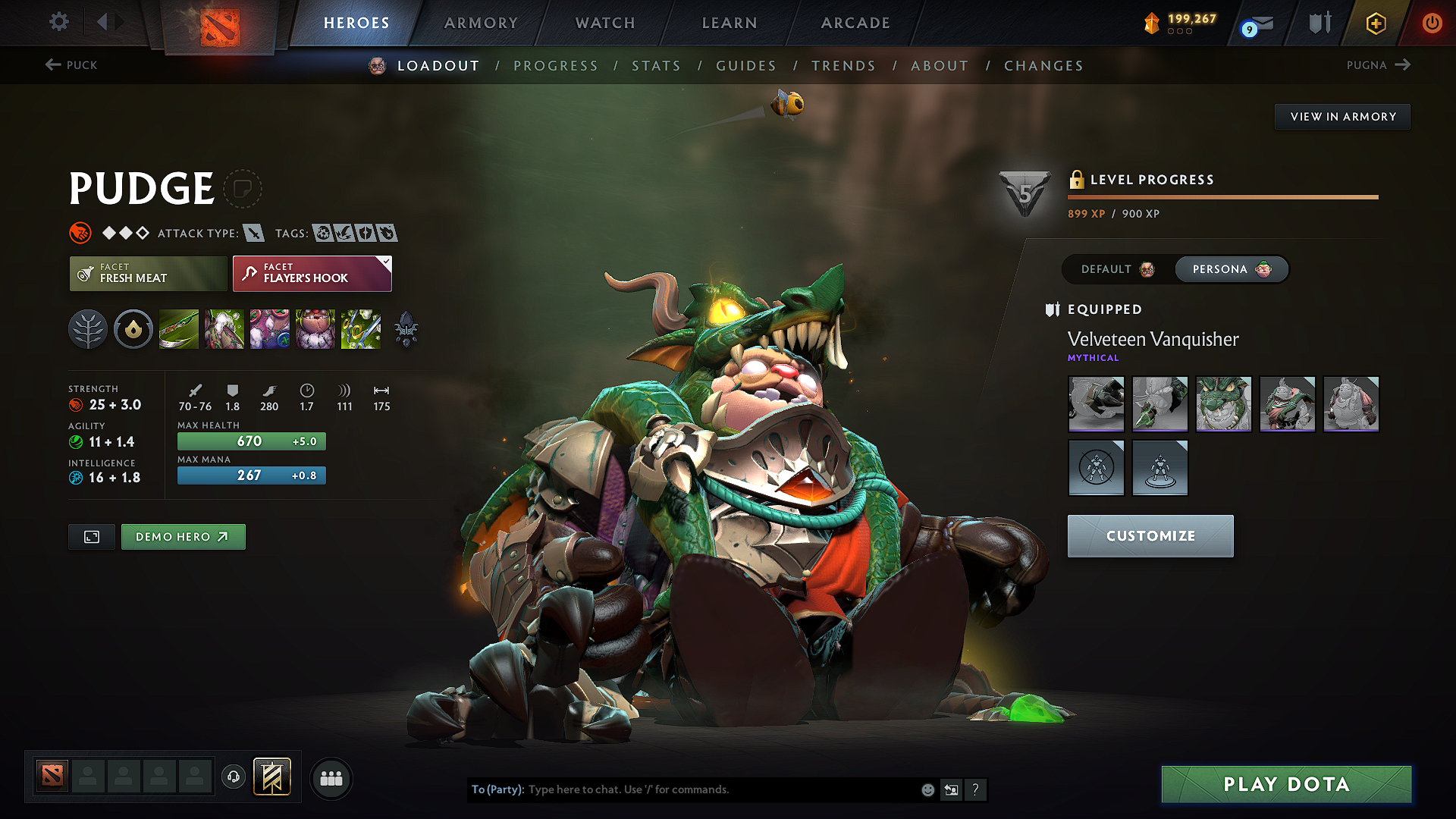This screenshot has width=1456, height=819.
Task: Select the Fresh Meat facet
Action: coord(147,273)
